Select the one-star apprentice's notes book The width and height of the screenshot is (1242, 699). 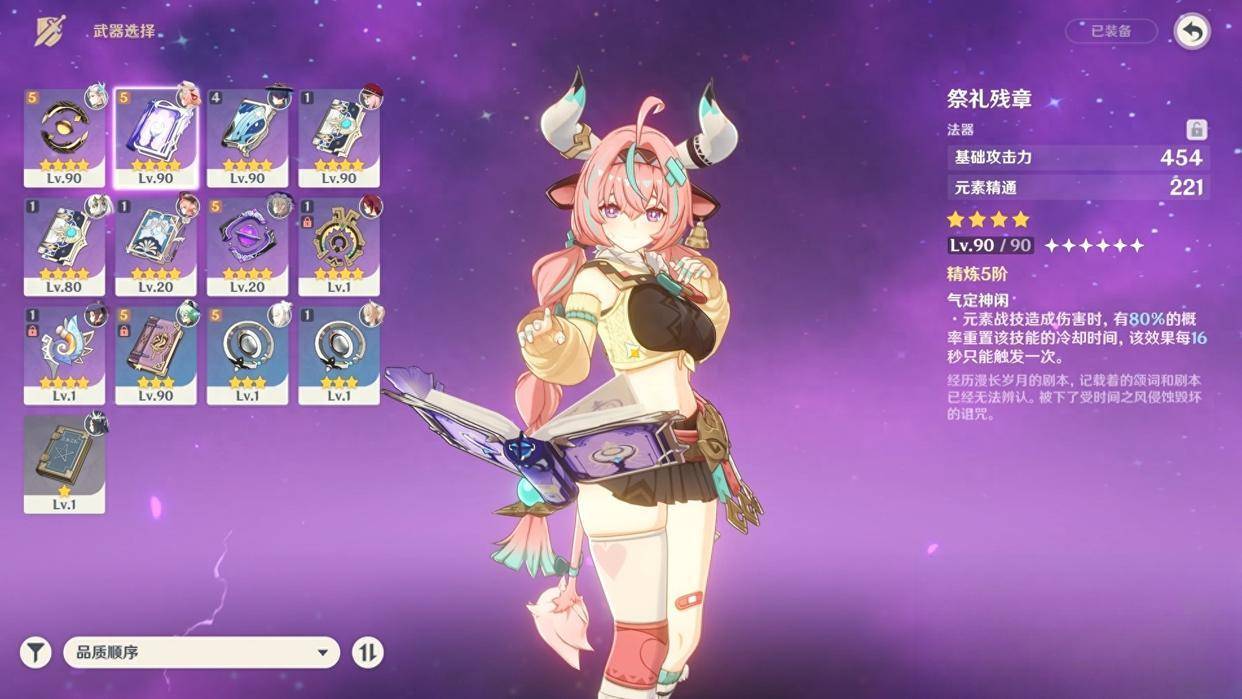tap(64, 464)
